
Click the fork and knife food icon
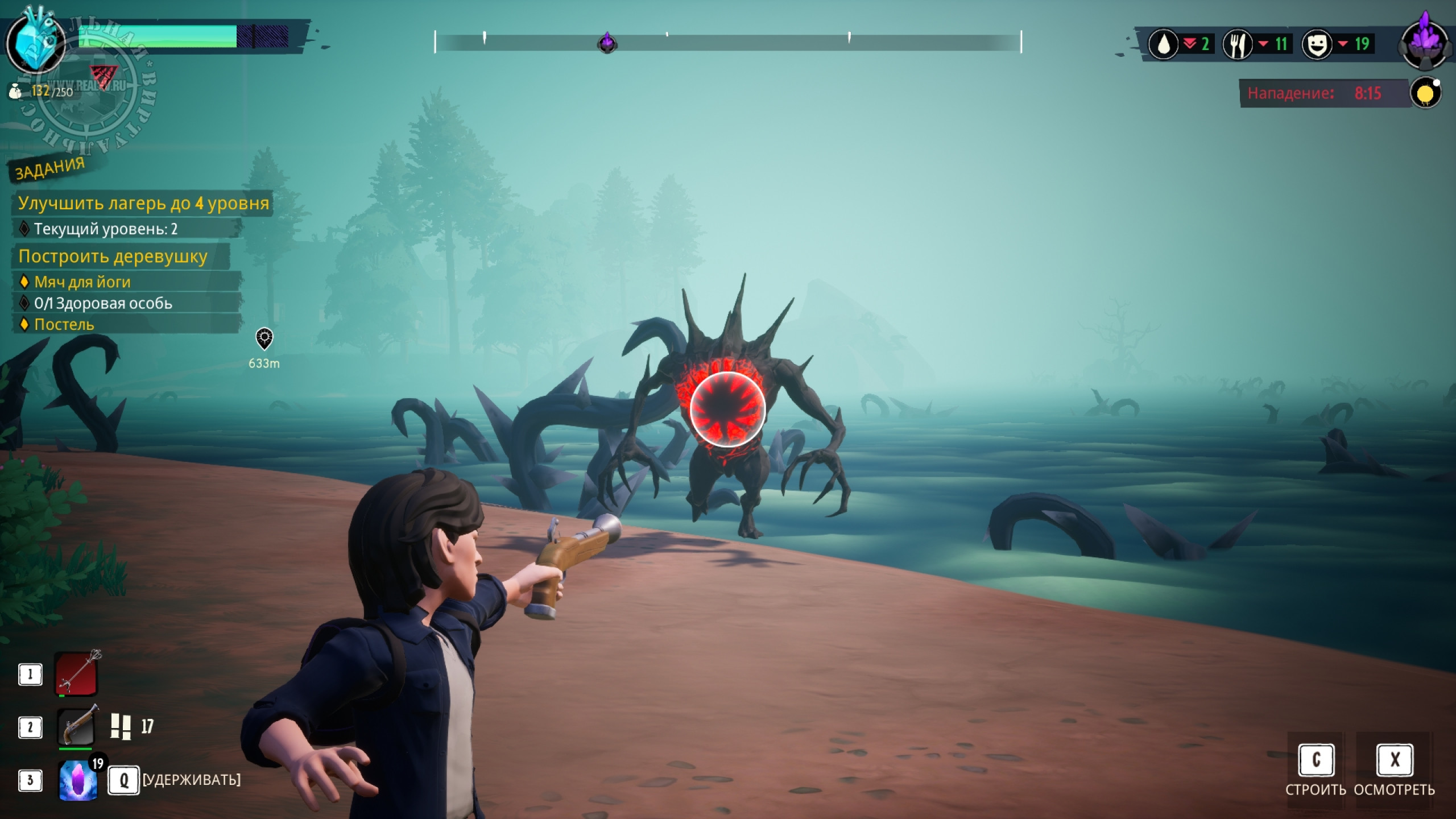click(1237, 44)
